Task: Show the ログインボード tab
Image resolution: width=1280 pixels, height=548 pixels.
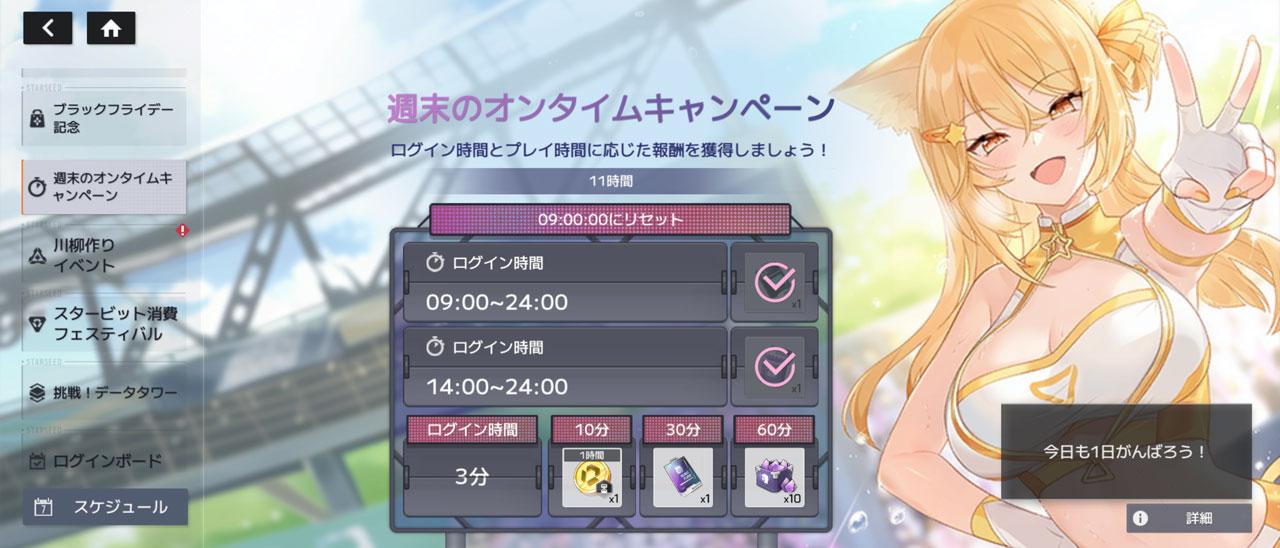Action: [x=104, y=461]
